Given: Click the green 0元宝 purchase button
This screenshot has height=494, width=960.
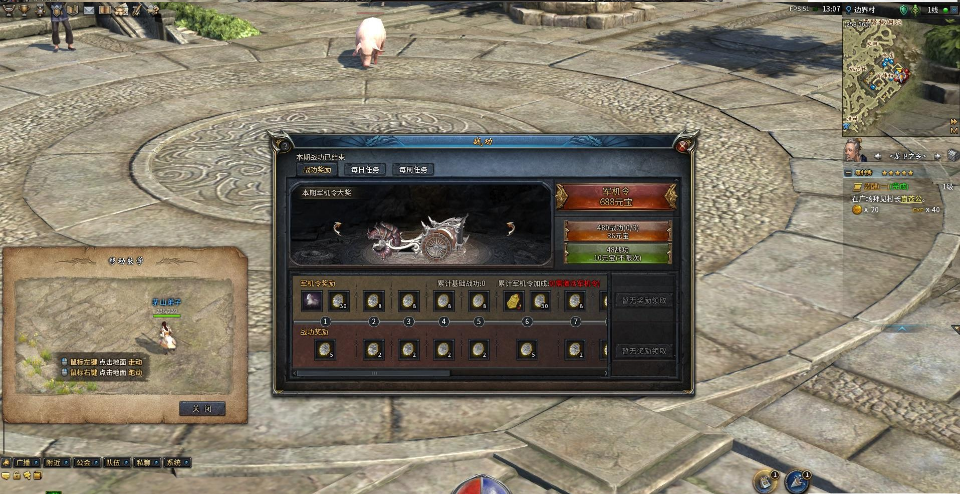Looking at the screenshot, I should click(x=616, y=253).
